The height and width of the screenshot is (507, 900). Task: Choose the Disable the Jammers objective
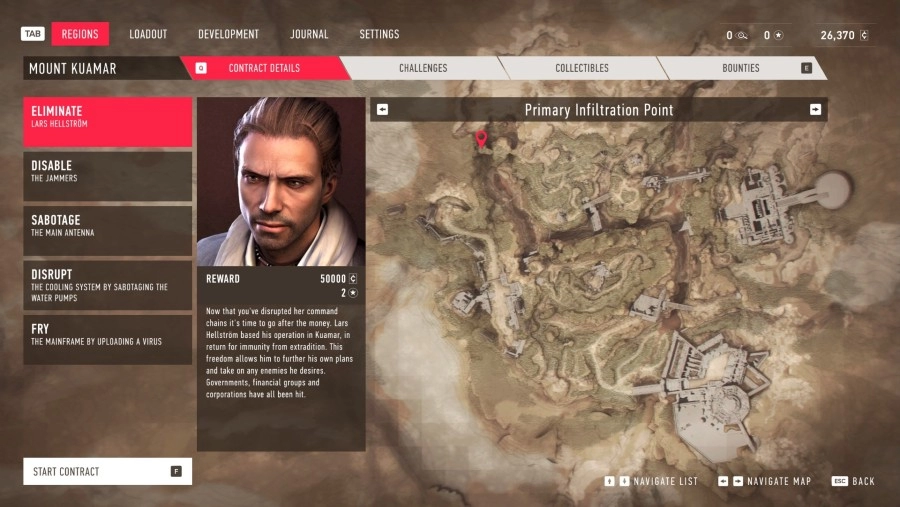click(x=108, y=176)
